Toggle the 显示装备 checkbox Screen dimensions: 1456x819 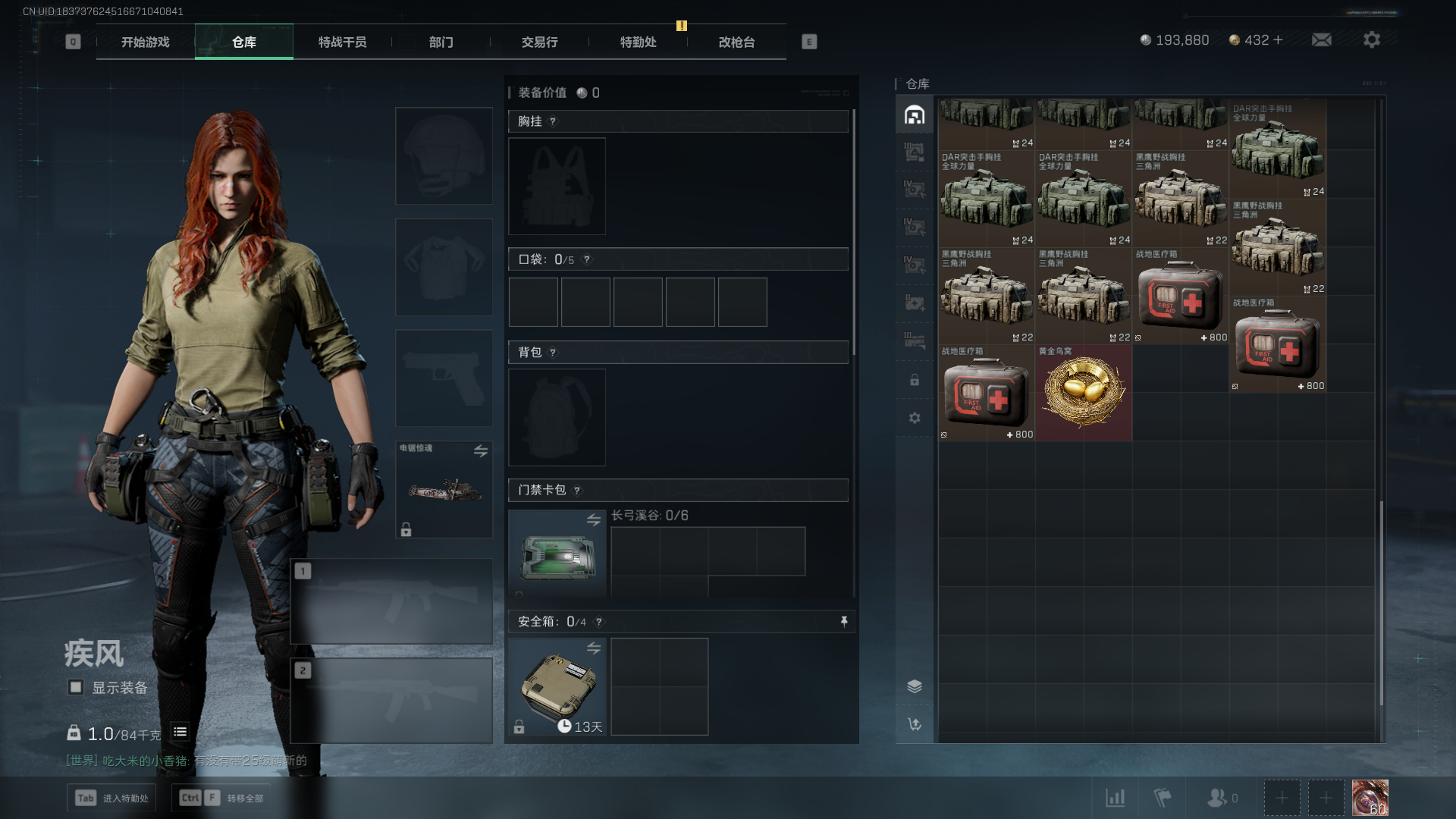pos(76,687)
